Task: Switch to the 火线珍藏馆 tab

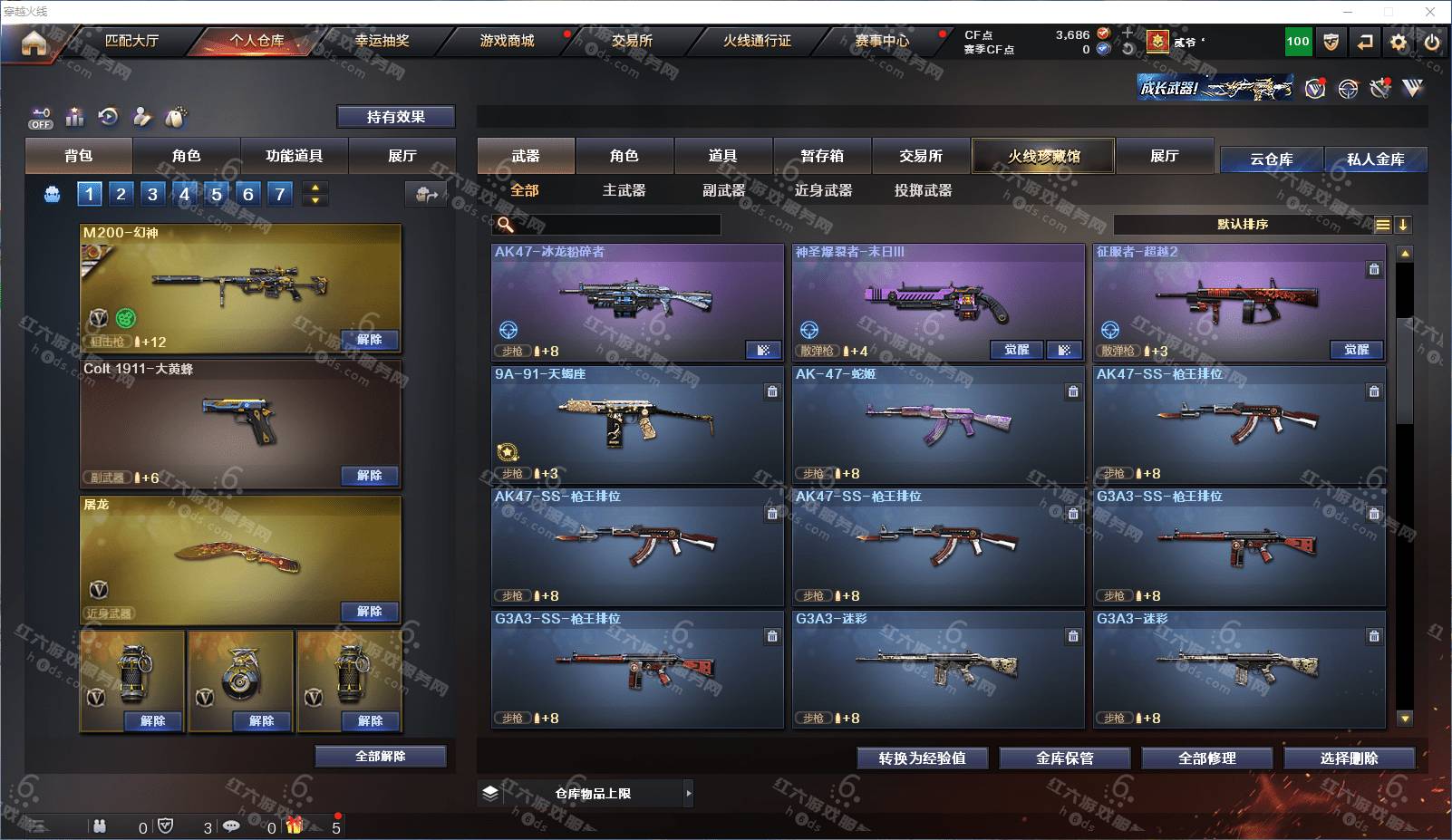Action: point(1043,156)
